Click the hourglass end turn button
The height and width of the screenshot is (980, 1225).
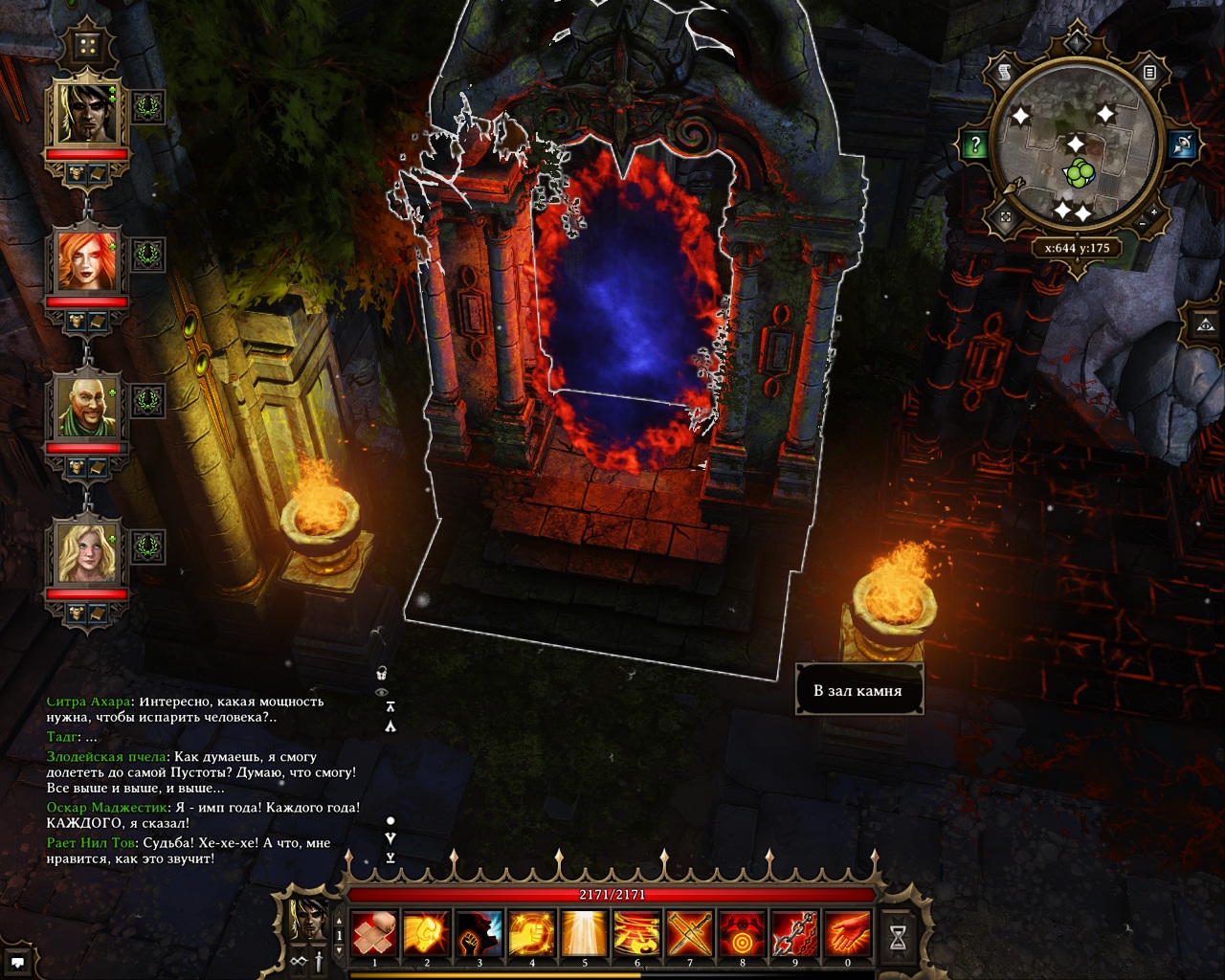click(x=898, y=938)
